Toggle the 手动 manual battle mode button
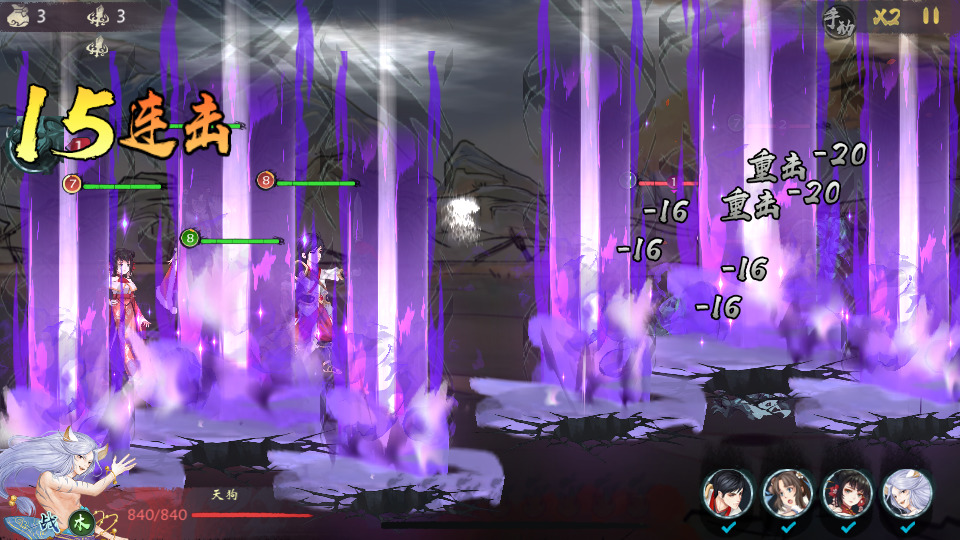 tap(837, 18)
